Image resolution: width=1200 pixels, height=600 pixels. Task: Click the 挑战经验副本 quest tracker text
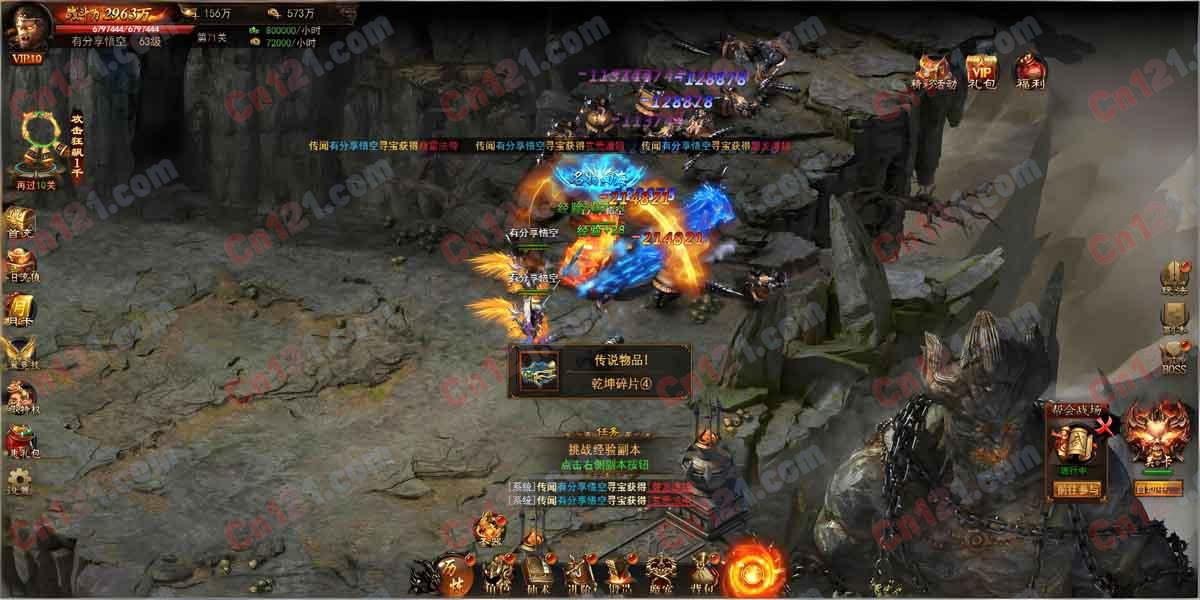[609, 450]
